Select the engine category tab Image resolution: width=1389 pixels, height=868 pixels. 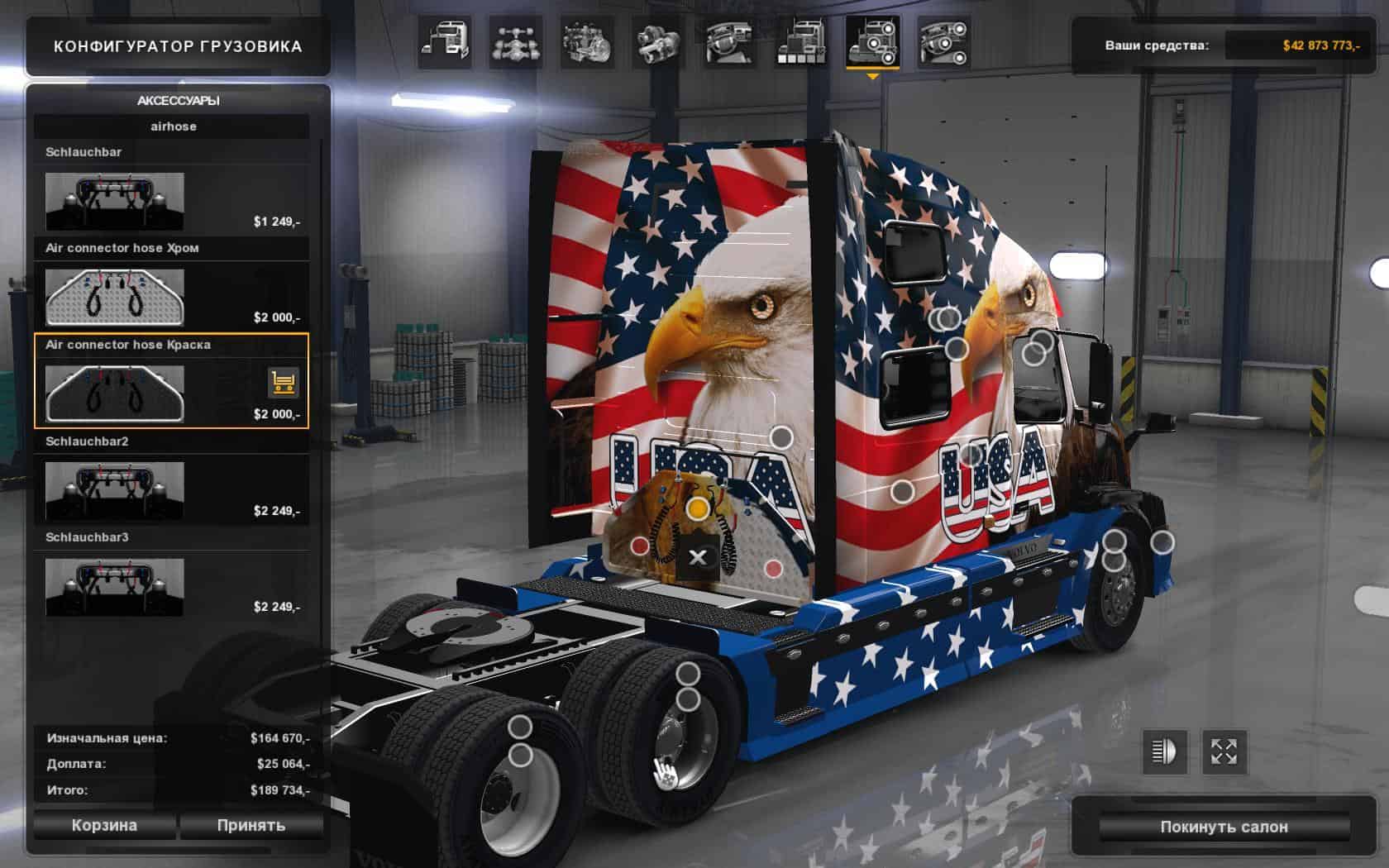pos(587,43)
